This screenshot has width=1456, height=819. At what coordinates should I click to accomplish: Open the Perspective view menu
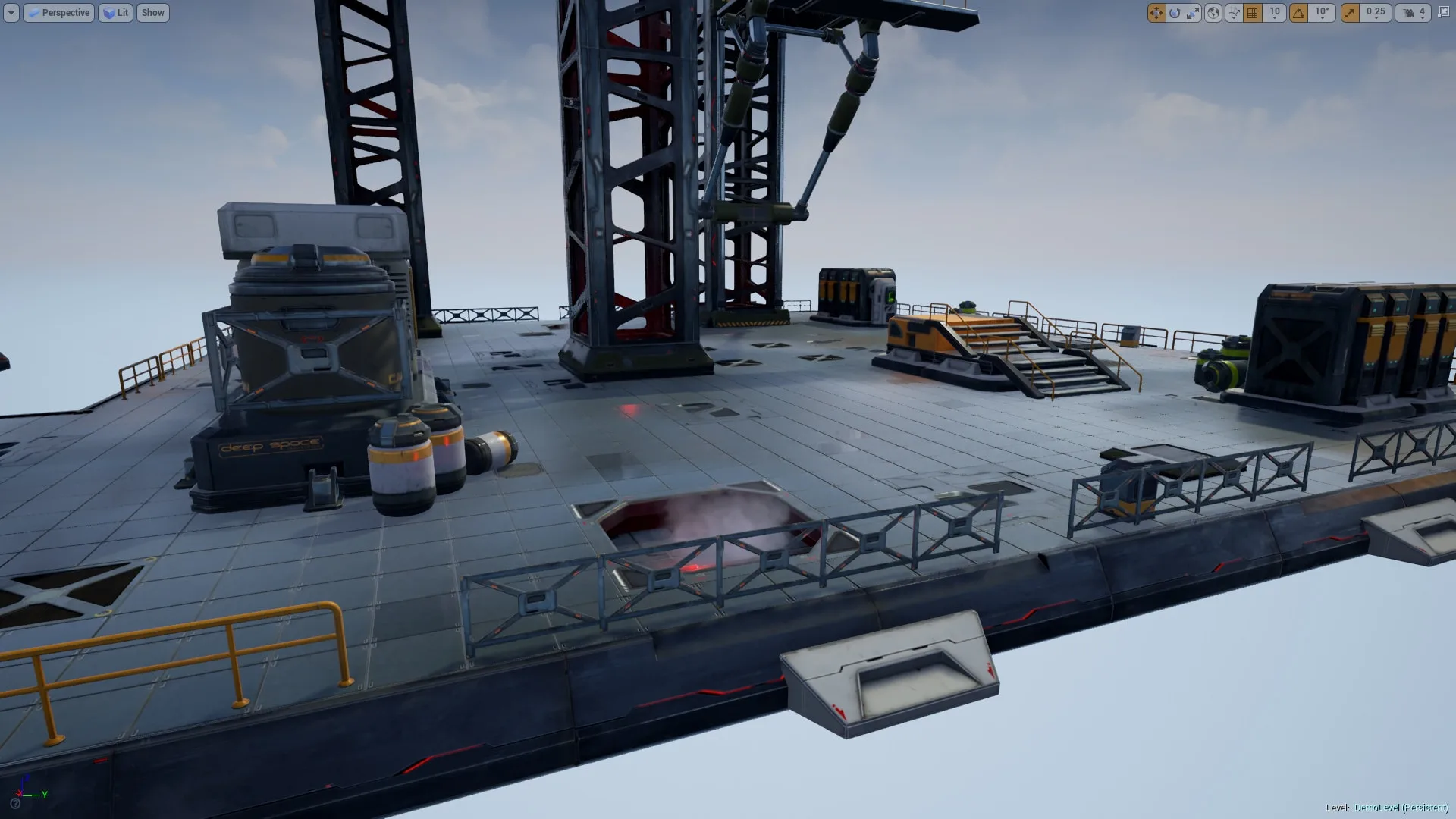pos(58,13)
